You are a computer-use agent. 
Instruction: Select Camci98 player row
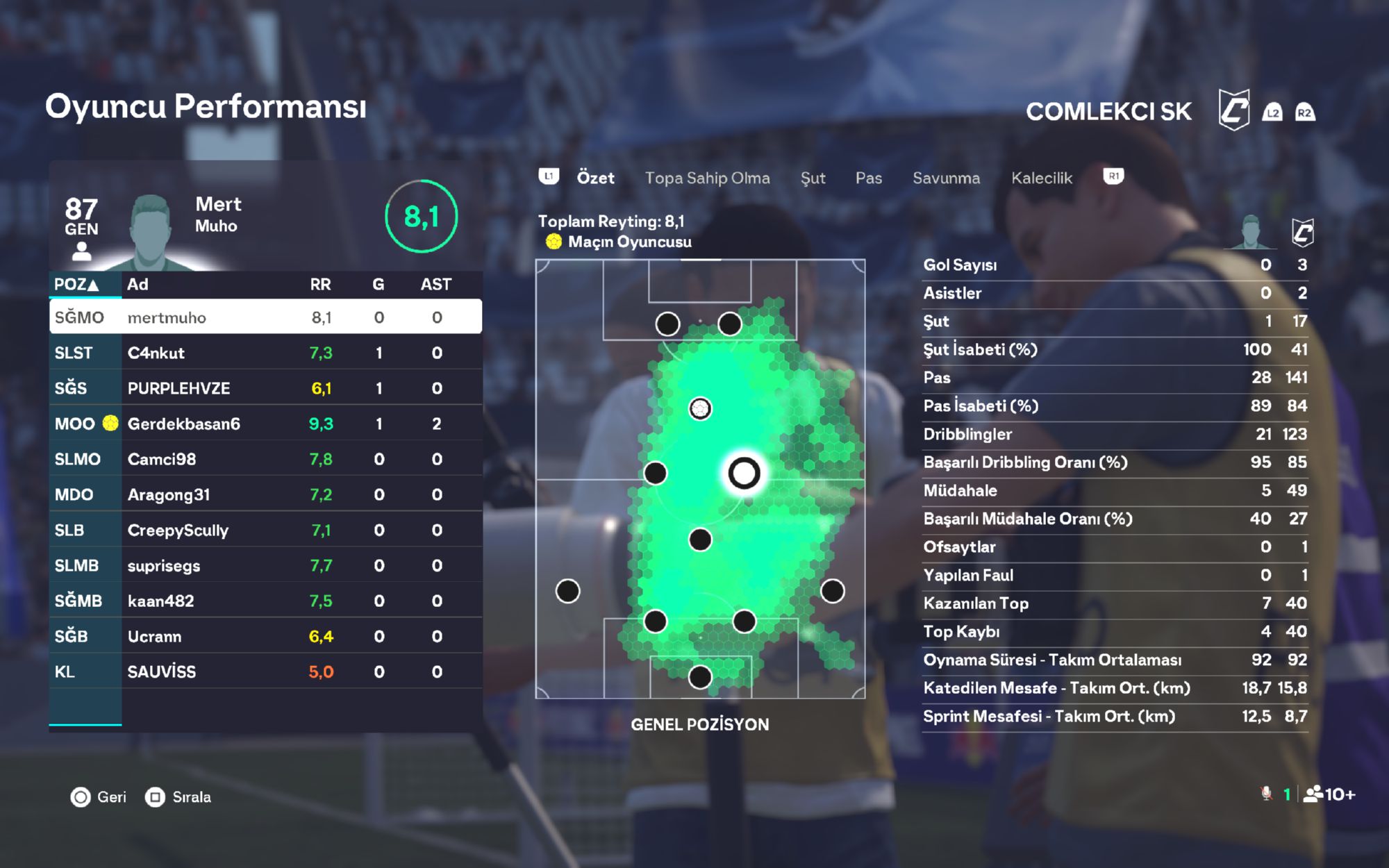(x=265, y=459)
